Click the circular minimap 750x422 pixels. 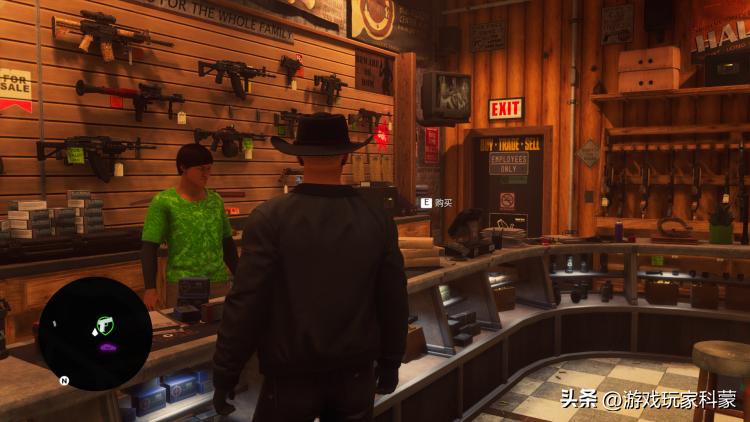[95, 334]
